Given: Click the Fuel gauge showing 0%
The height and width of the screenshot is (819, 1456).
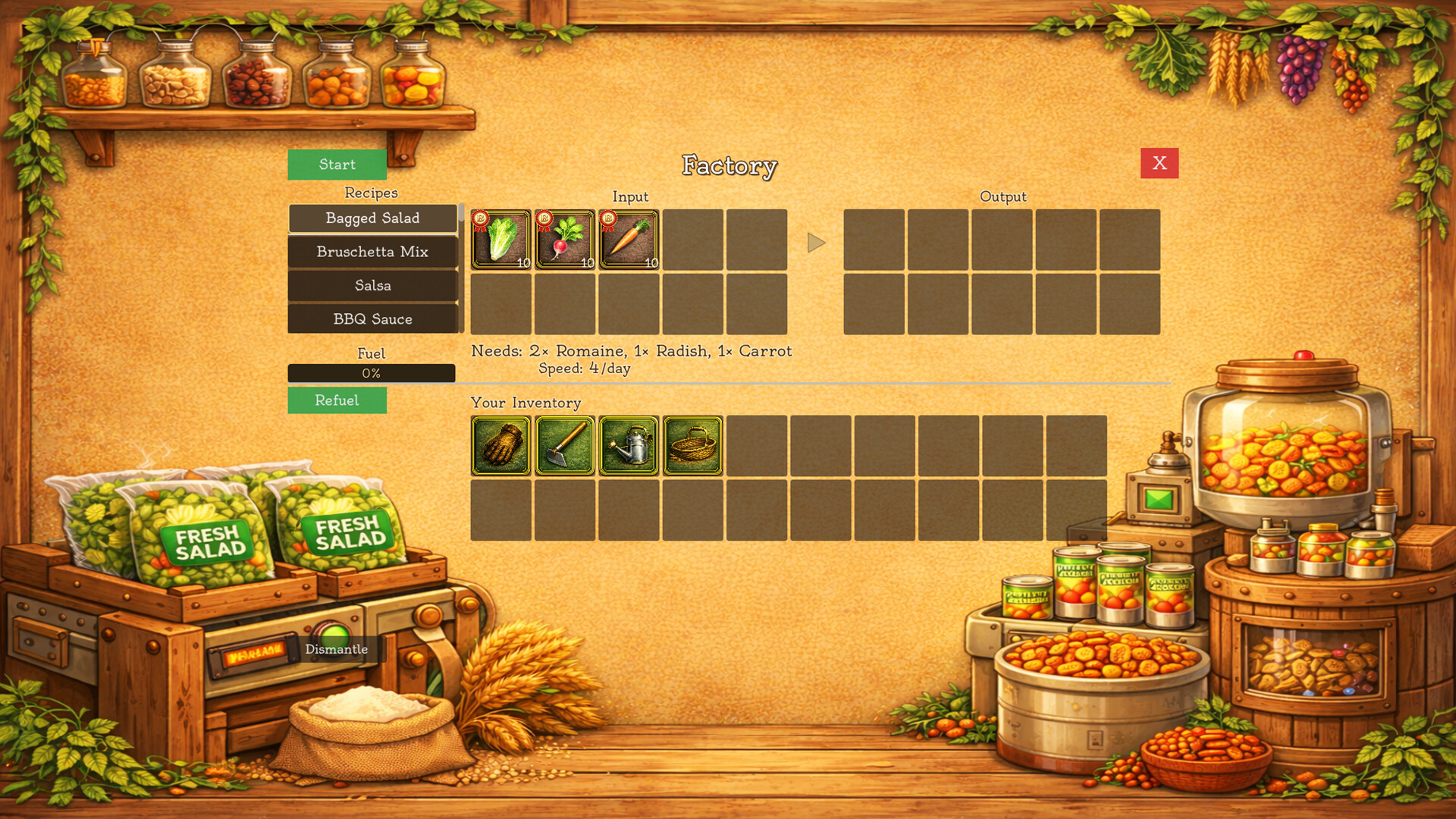Looking at the screenshot, I should click(x=372, y=372).
